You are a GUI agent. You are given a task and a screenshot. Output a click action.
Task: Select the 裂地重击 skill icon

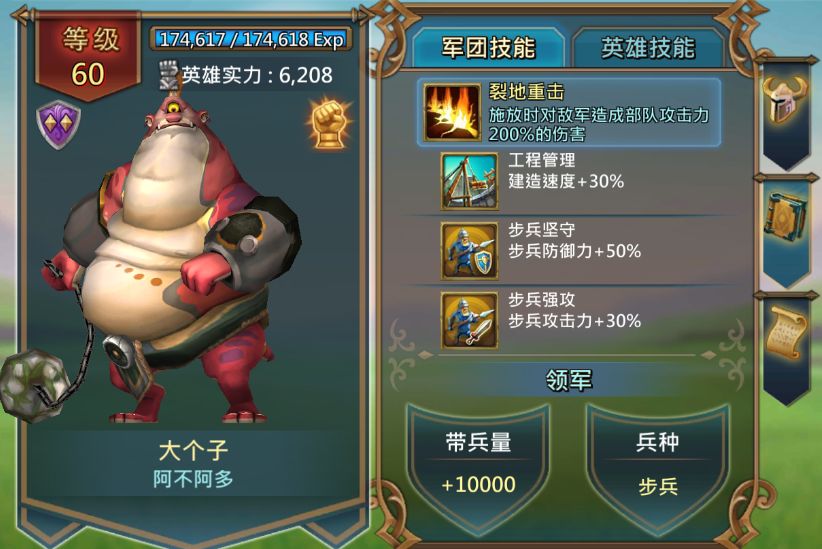(x=452, y=112)
